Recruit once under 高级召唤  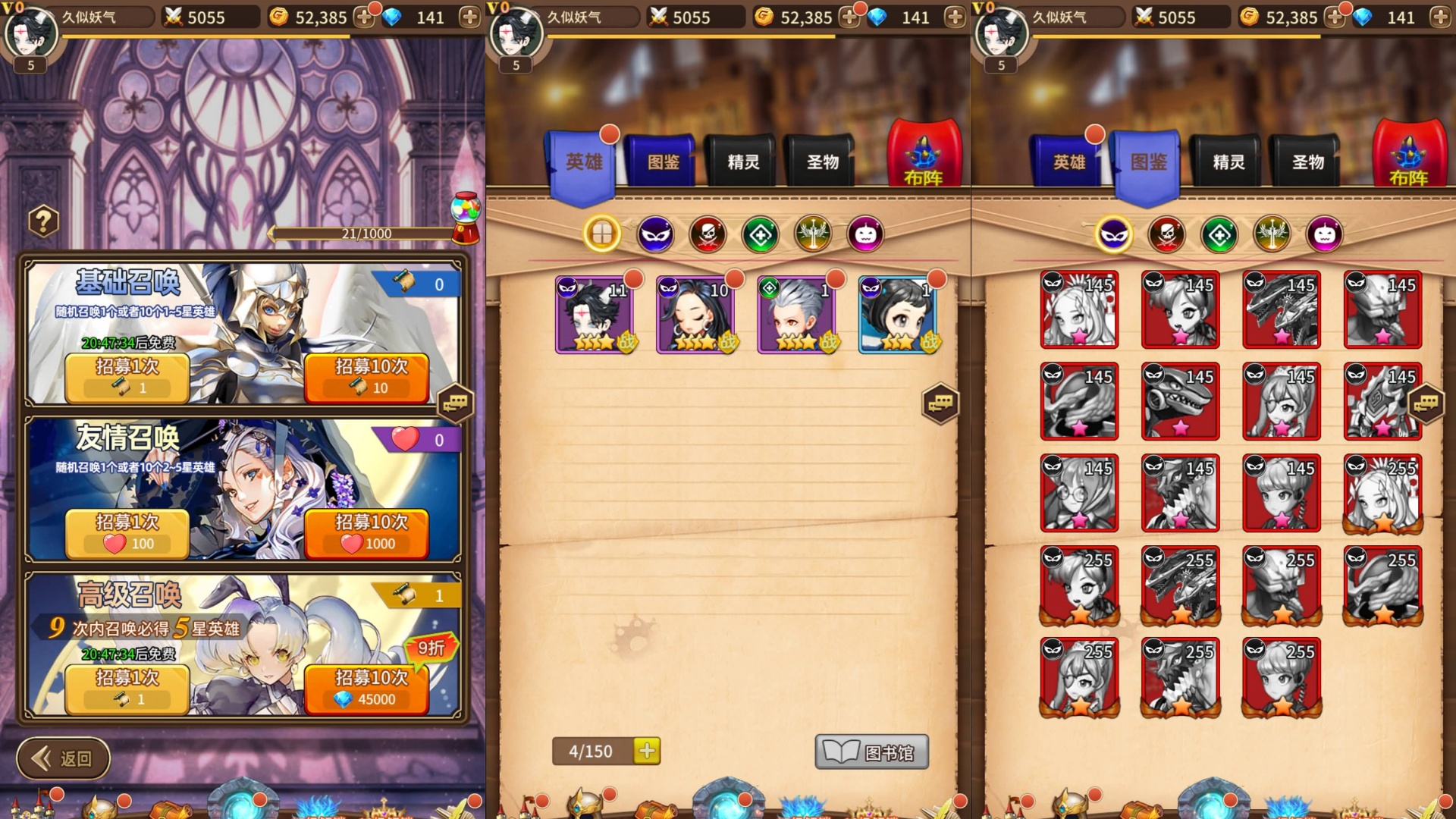(x=127, y=688)
